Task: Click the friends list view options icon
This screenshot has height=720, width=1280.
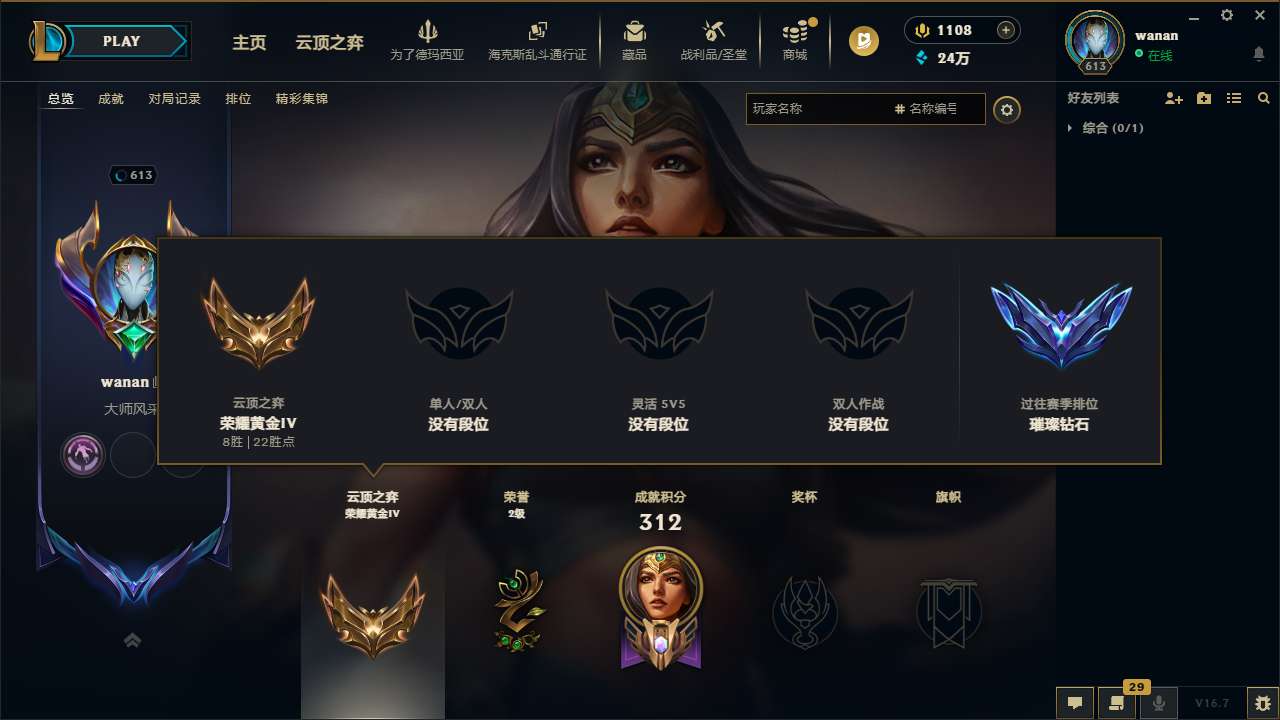Action: click(x=1233, y=98)
